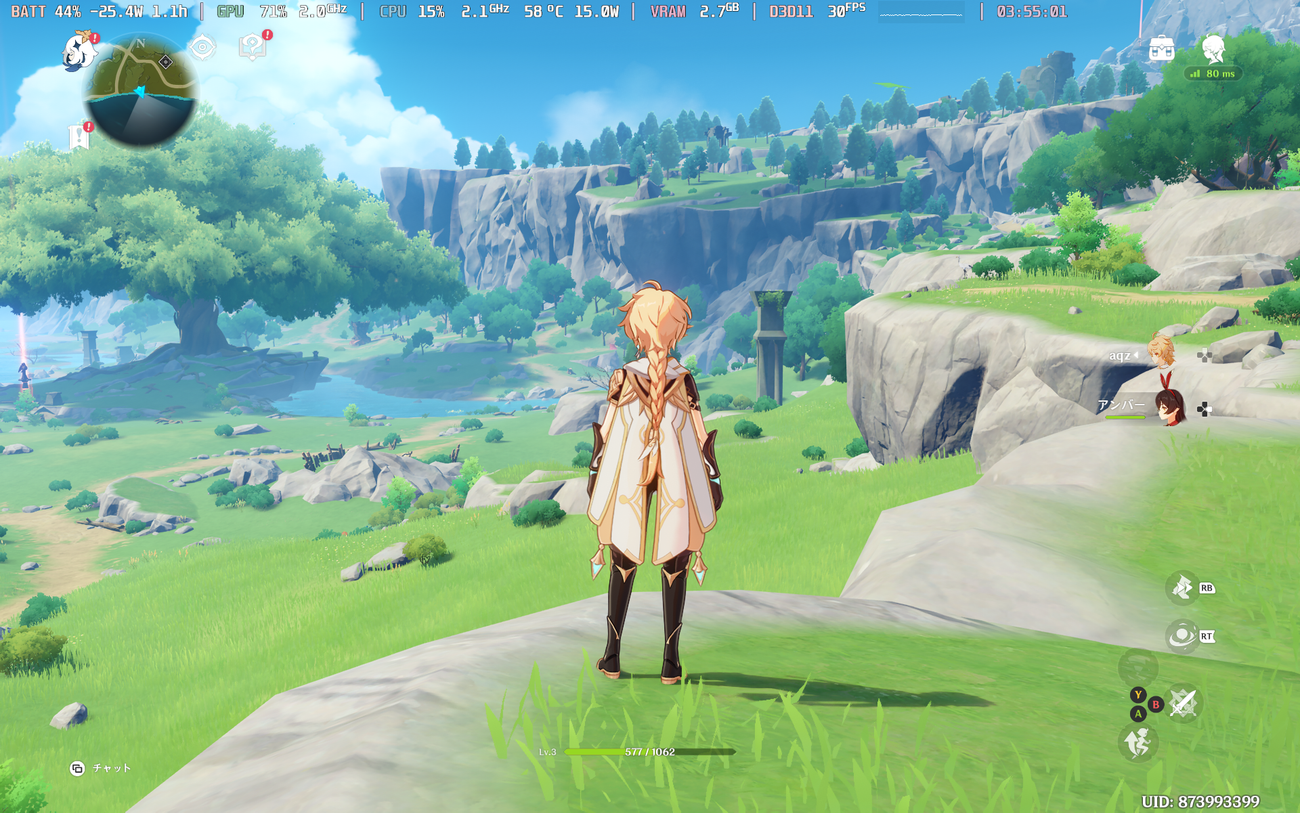
Task: Cast the elemental skill mapped to RB
Action: click(1182, 588)
